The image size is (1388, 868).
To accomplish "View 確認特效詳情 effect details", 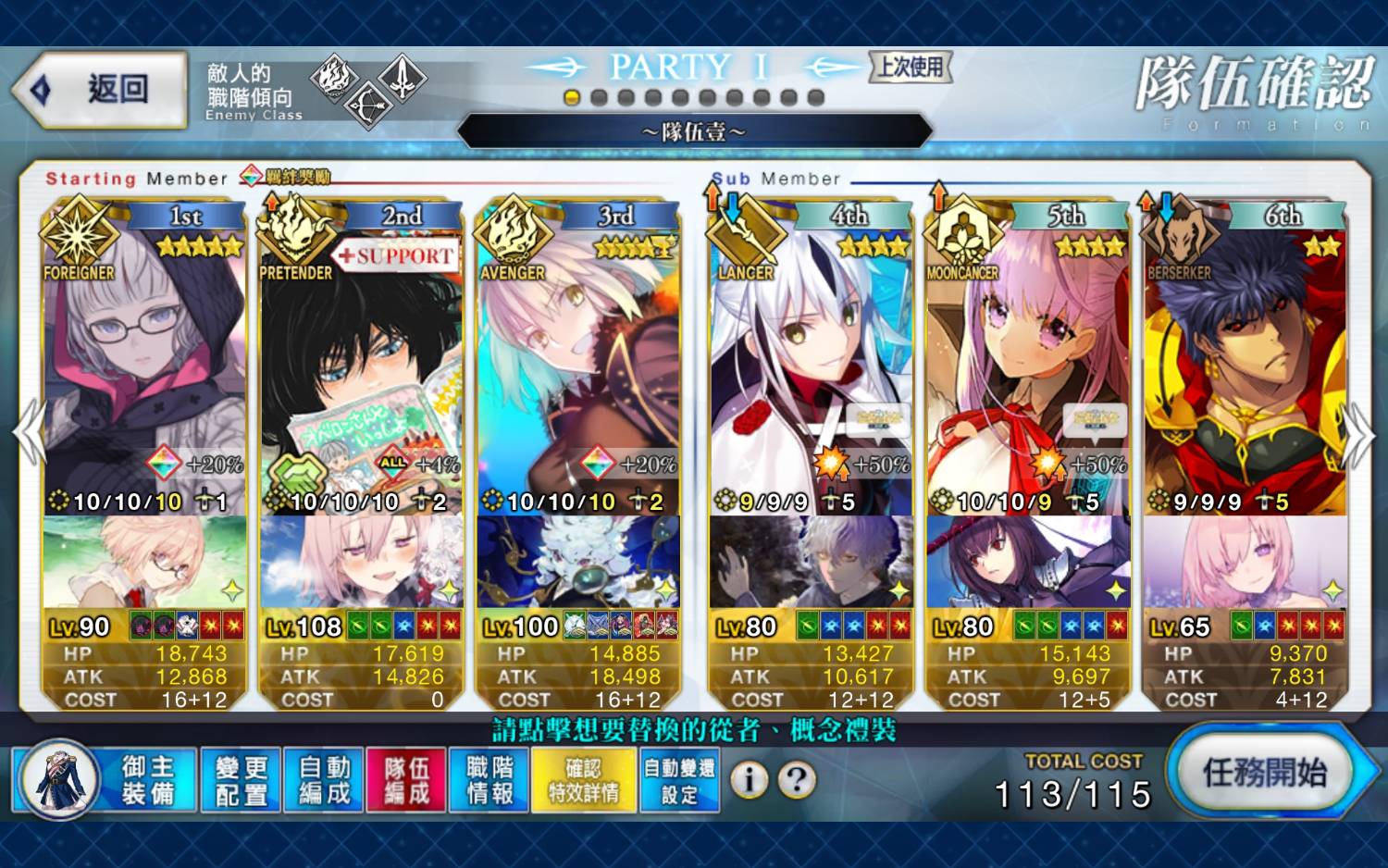I will (x=584, y=781).
